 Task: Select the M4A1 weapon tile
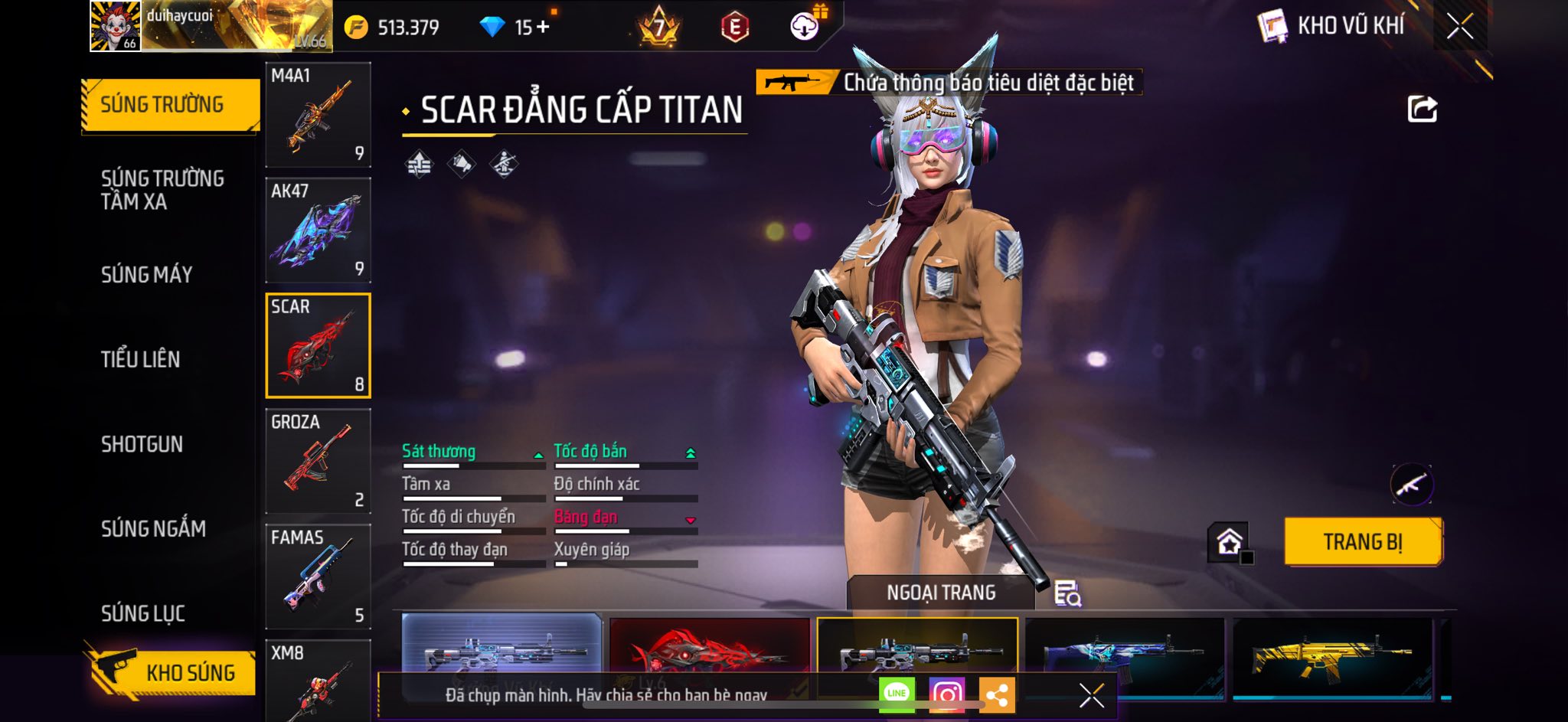[x=318, y=115]
